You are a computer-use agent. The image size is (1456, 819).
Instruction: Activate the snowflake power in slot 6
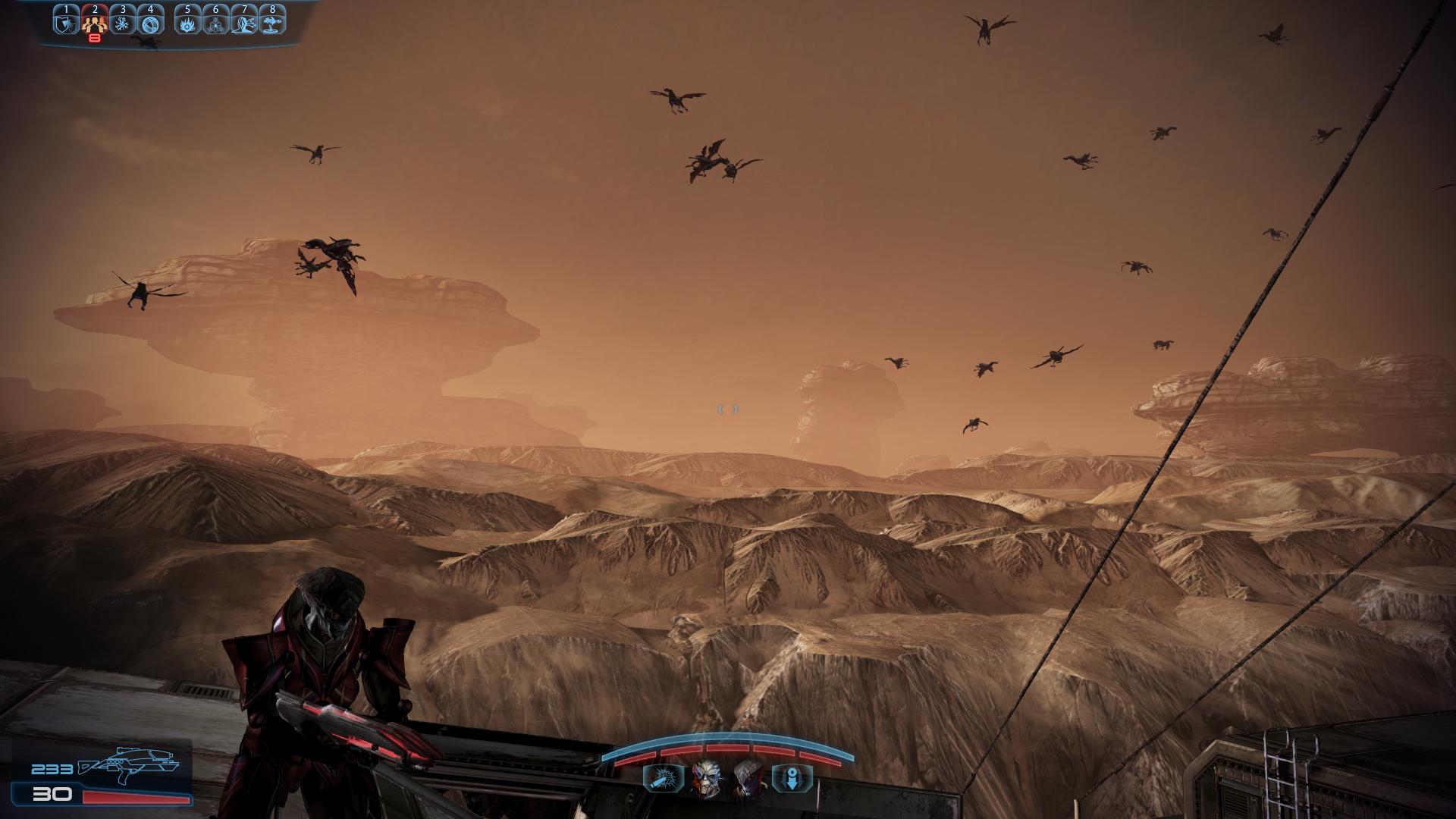215,24
